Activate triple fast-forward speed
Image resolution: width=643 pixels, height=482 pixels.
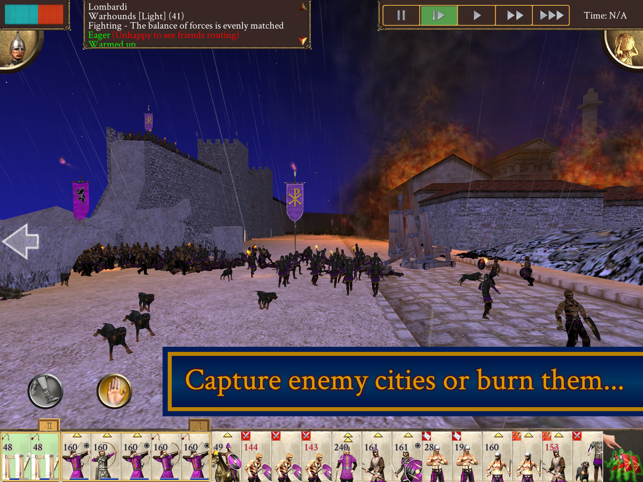point(551,16)
